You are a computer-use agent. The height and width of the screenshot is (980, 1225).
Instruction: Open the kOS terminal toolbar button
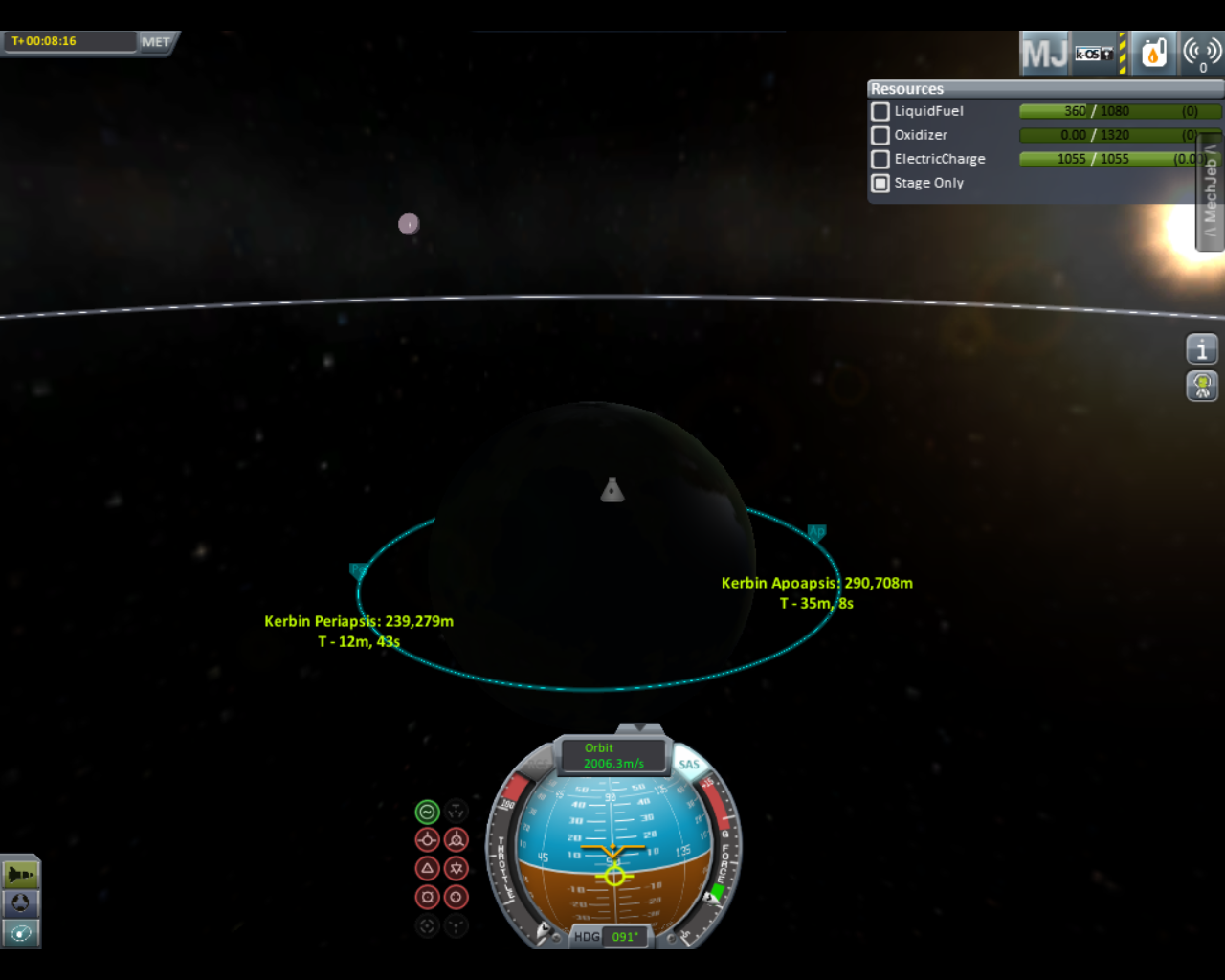click(x=1095, y=54)
